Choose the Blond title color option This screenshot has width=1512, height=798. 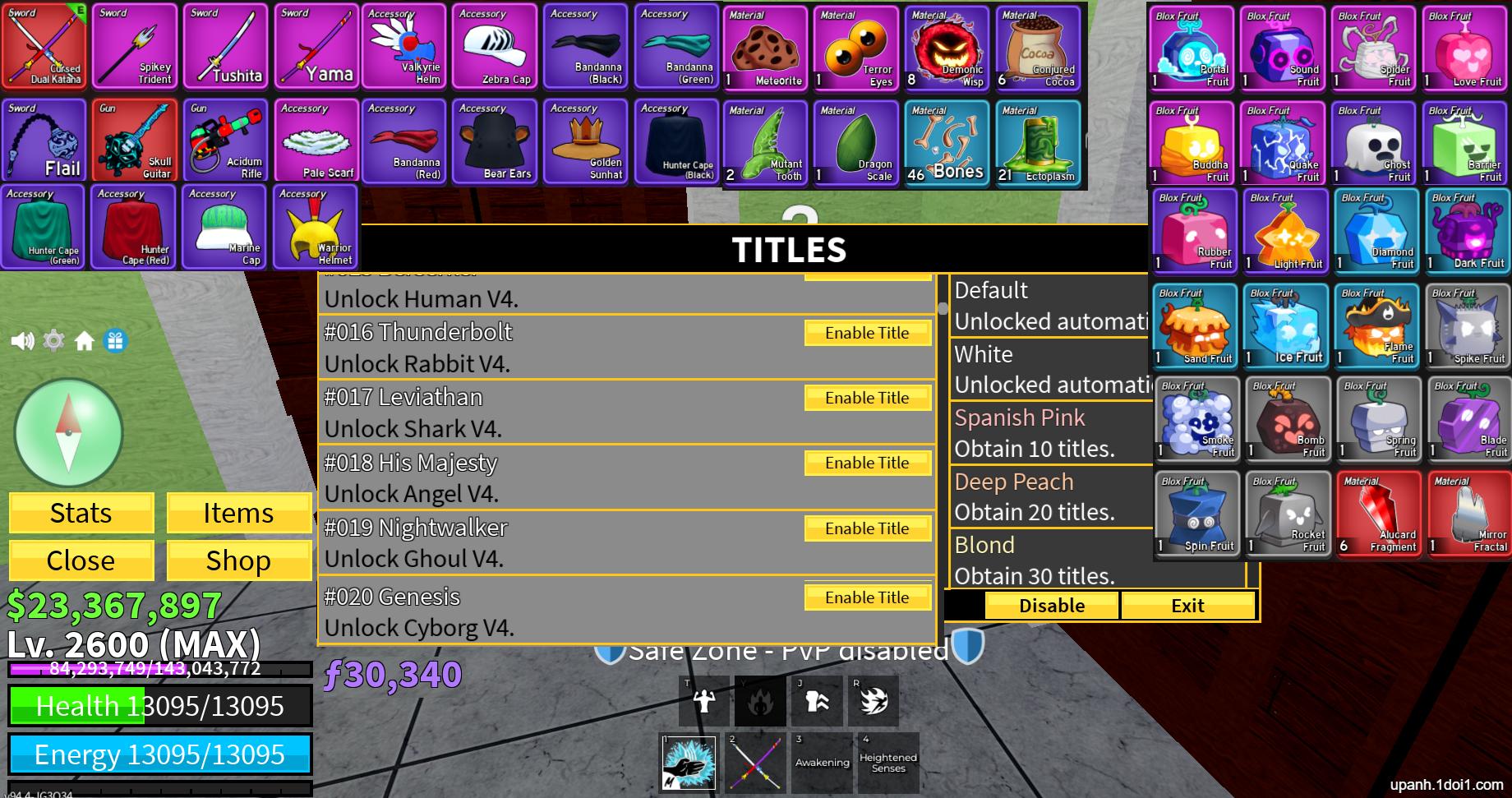(984, 545)
